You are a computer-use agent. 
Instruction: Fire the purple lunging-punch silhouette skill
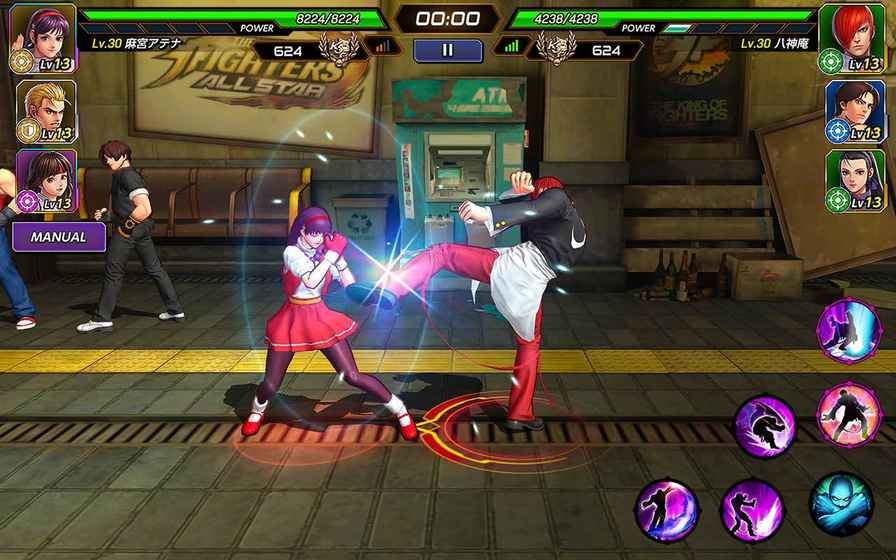point(752,508)
